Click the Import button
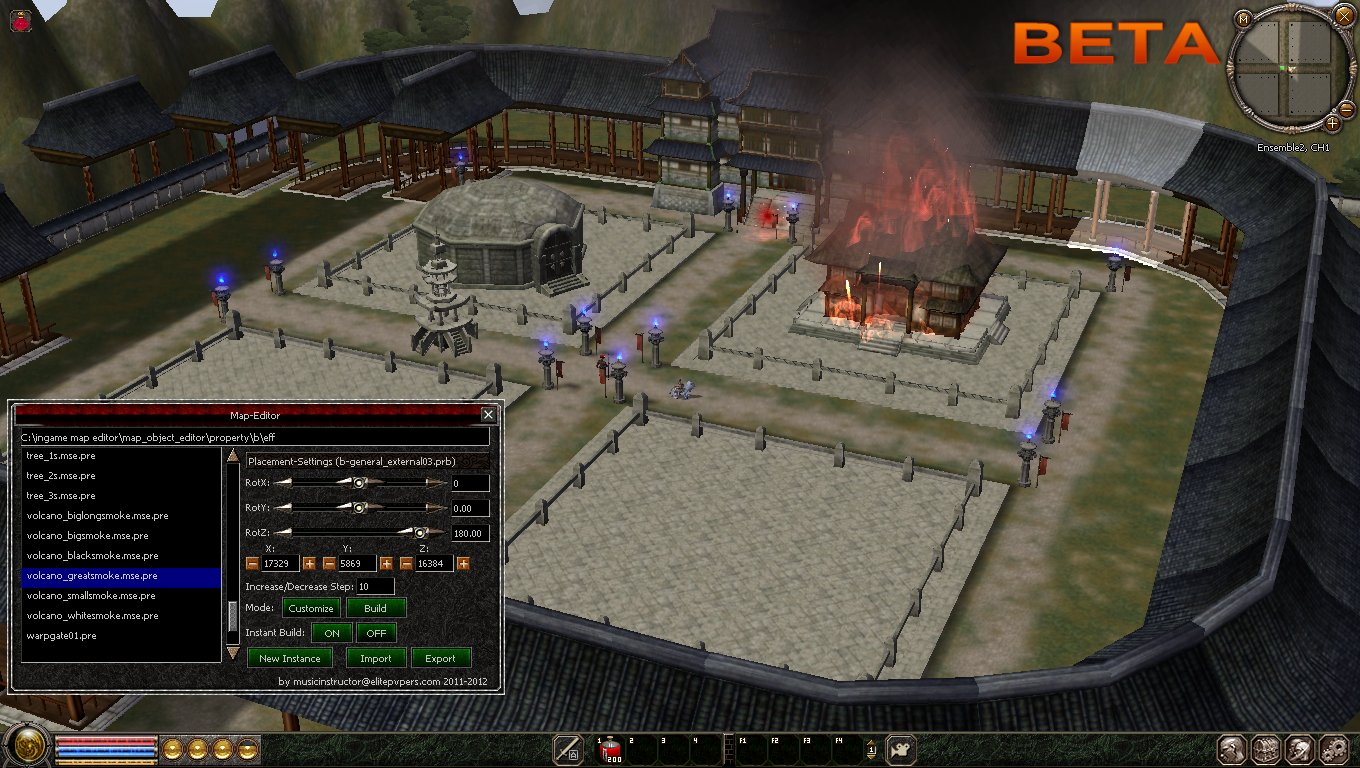 pyautogui.click(x=376, y=658)
